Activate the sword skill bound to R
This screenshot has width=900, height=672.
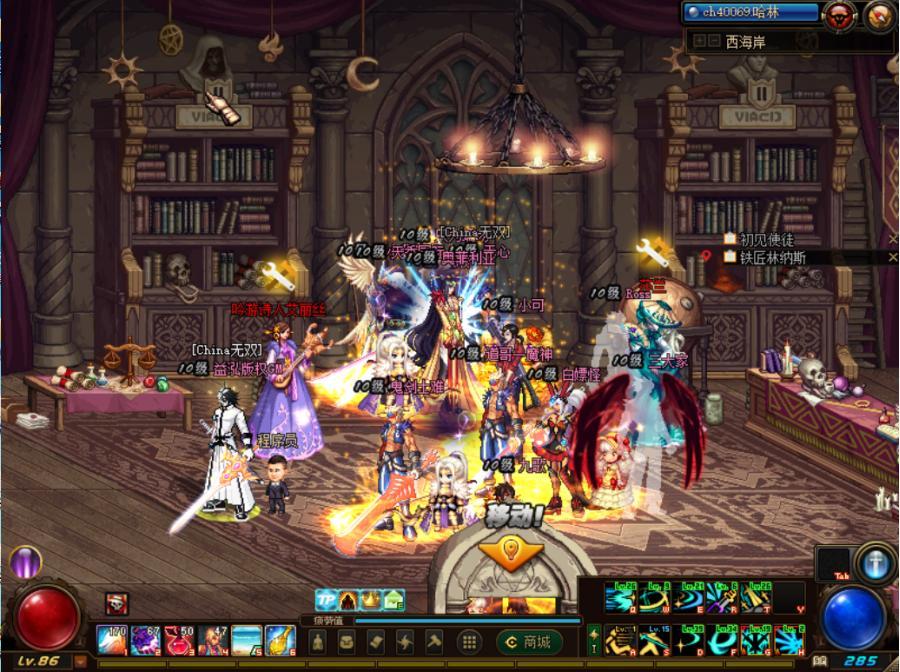point(721,598)
